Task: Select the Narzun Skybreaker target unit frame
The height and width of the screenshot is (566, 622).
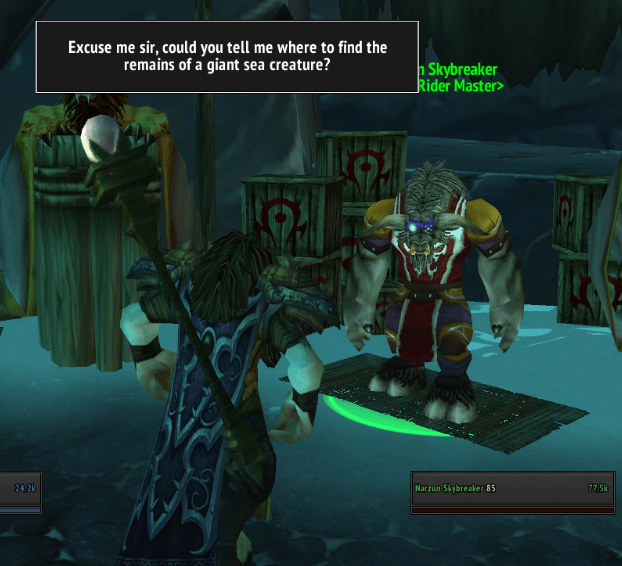Action: [x=513, y=489]
